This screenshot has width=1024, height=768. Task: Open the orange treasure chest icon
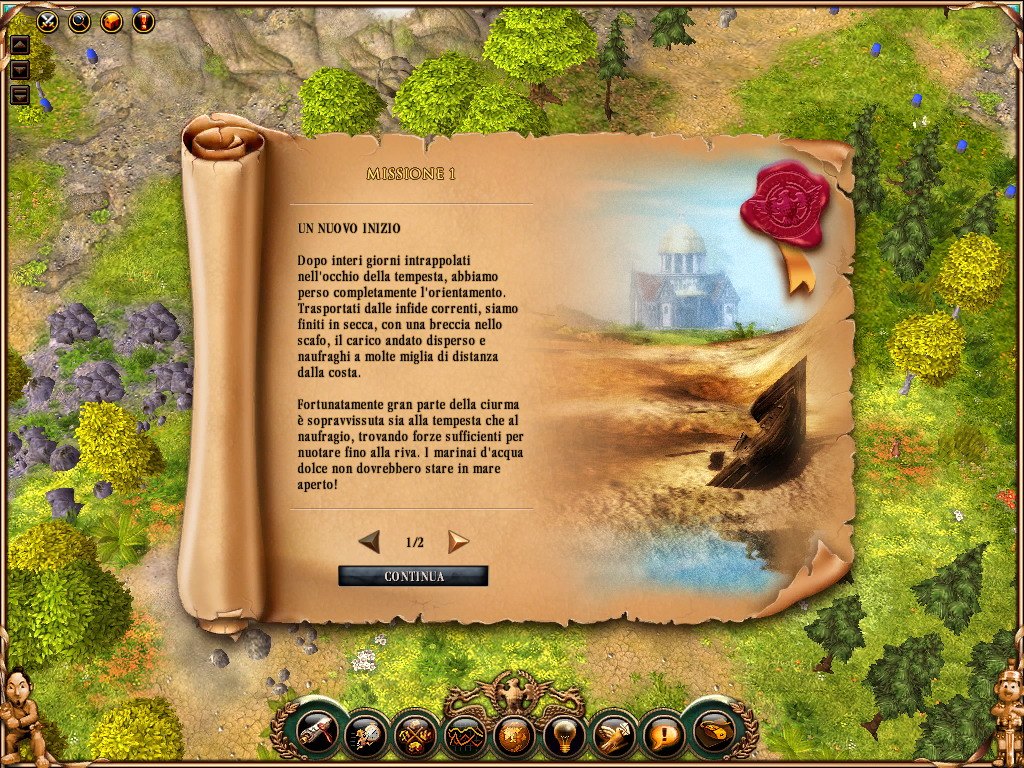[x=111, y=20]
